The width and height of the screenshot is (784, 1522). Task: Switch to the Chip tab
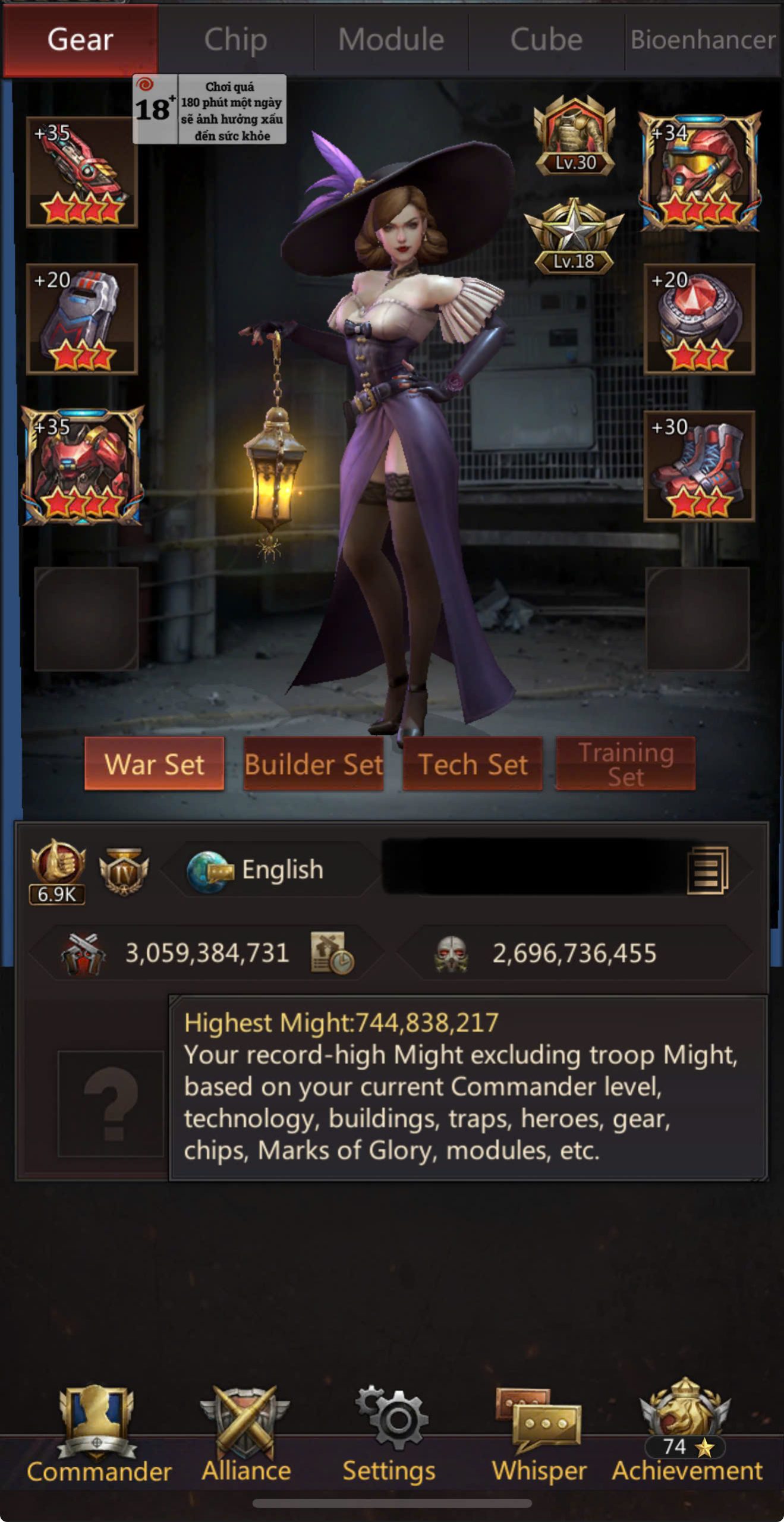pos(235,40)
